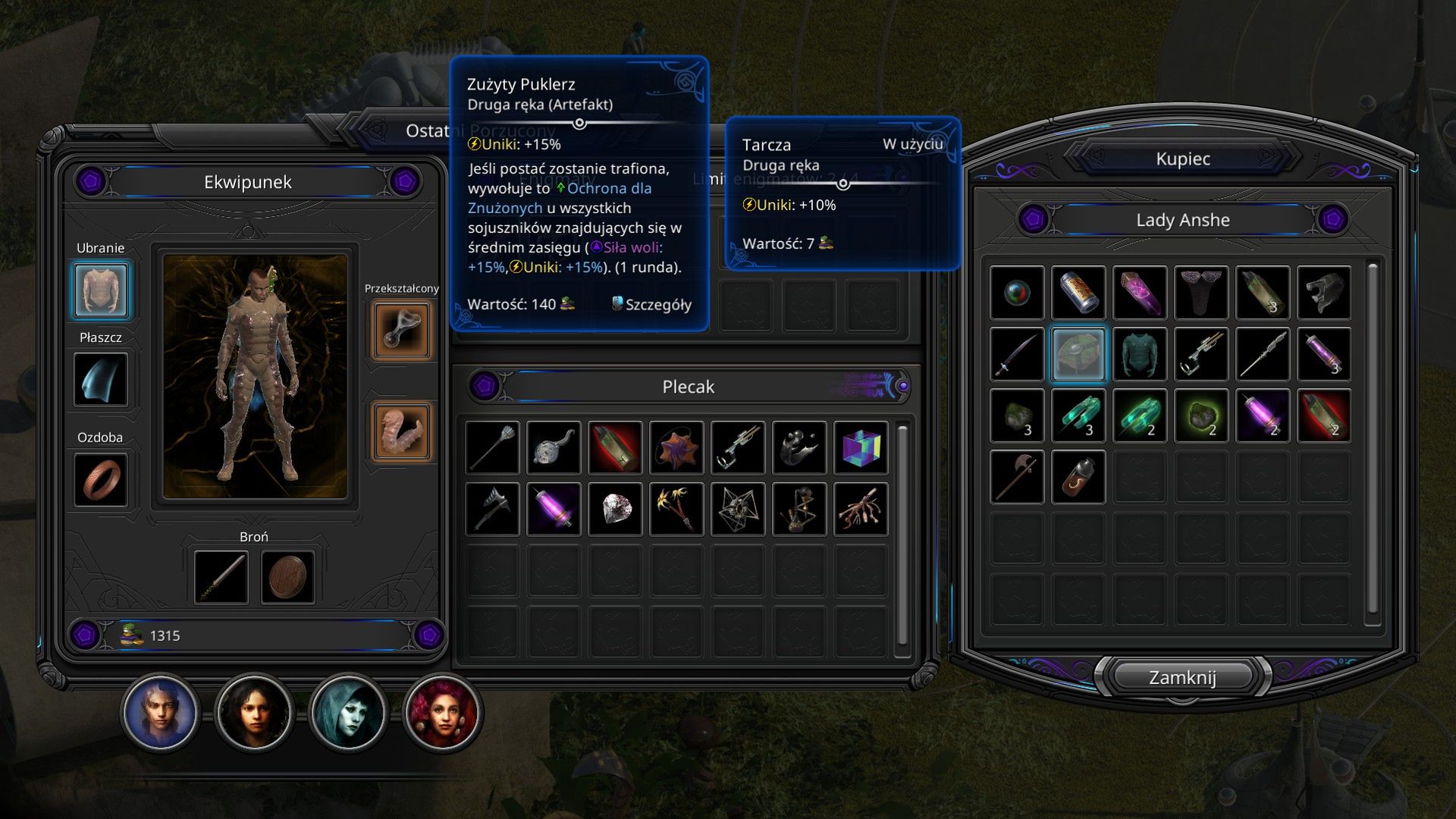Select the equipped sword weapon slot
This screenshot has width=1456, height=819.
click(x=221, y=577)
